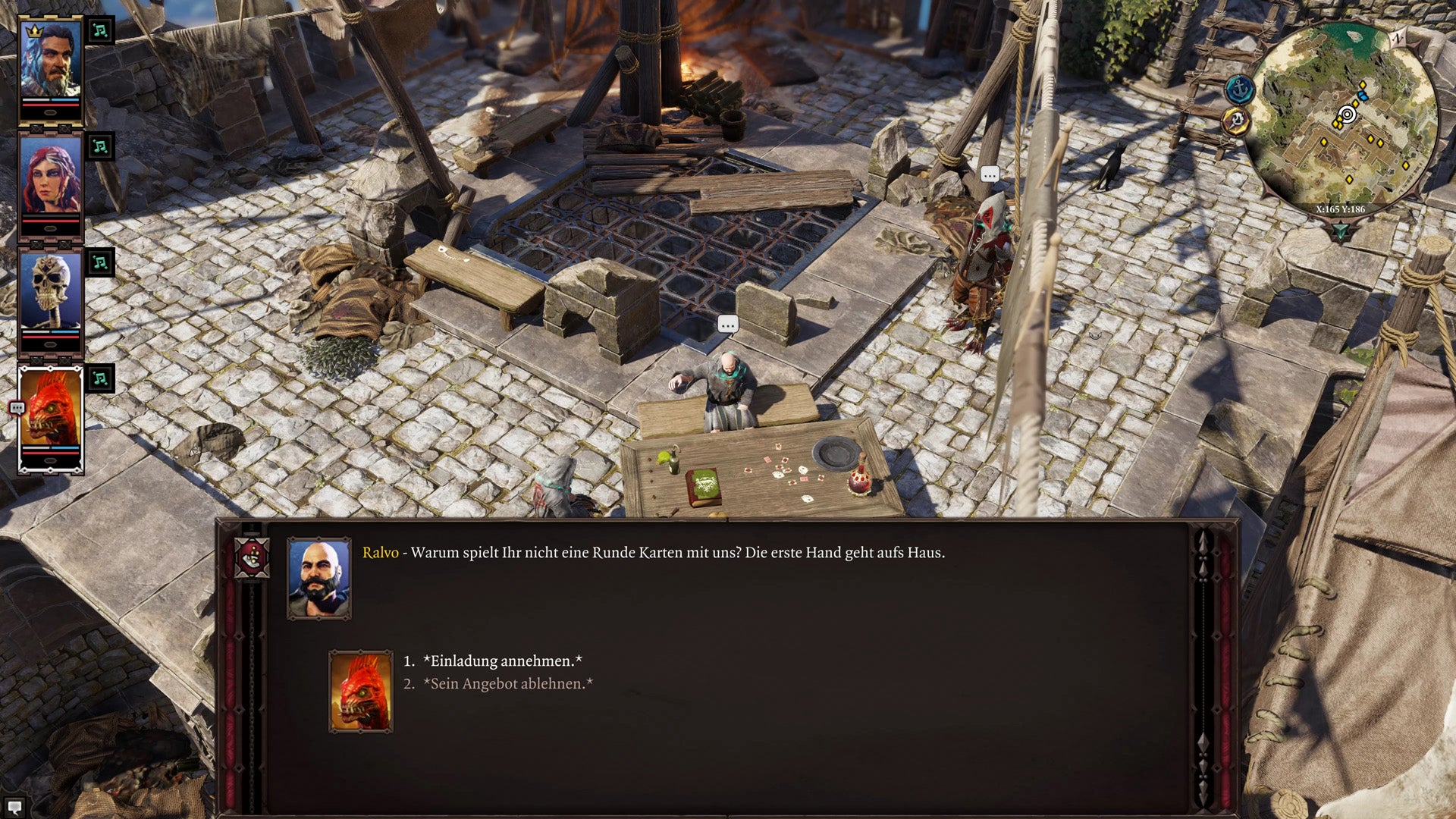Click the anchor icon on the minimap
The height and width of the screenshot is (819, 1456).
[1240, 88]
